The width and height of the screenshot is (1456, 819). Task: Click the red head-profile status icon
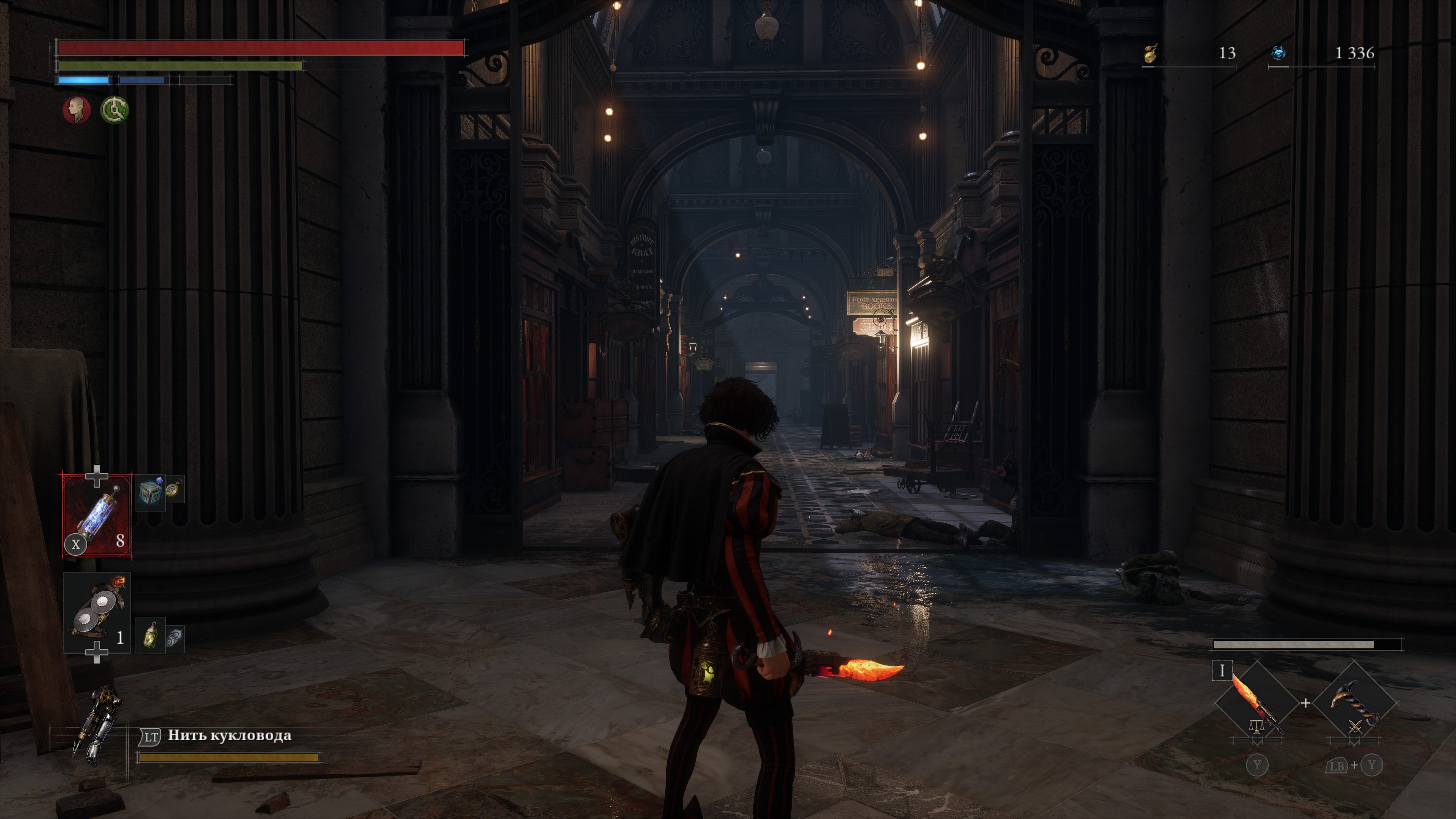(77, 110)
